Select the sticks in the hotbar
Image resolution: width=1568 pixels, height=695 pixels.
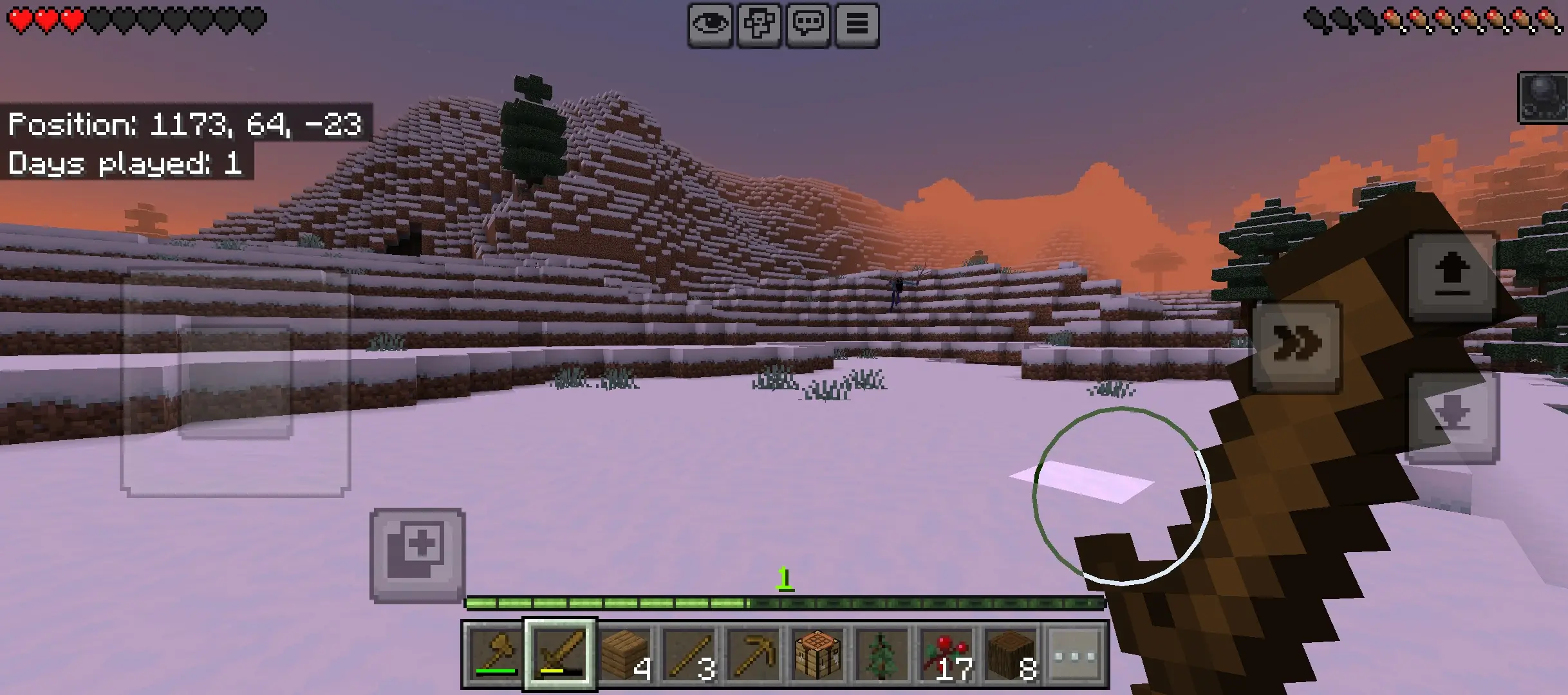tap(689, 654)
